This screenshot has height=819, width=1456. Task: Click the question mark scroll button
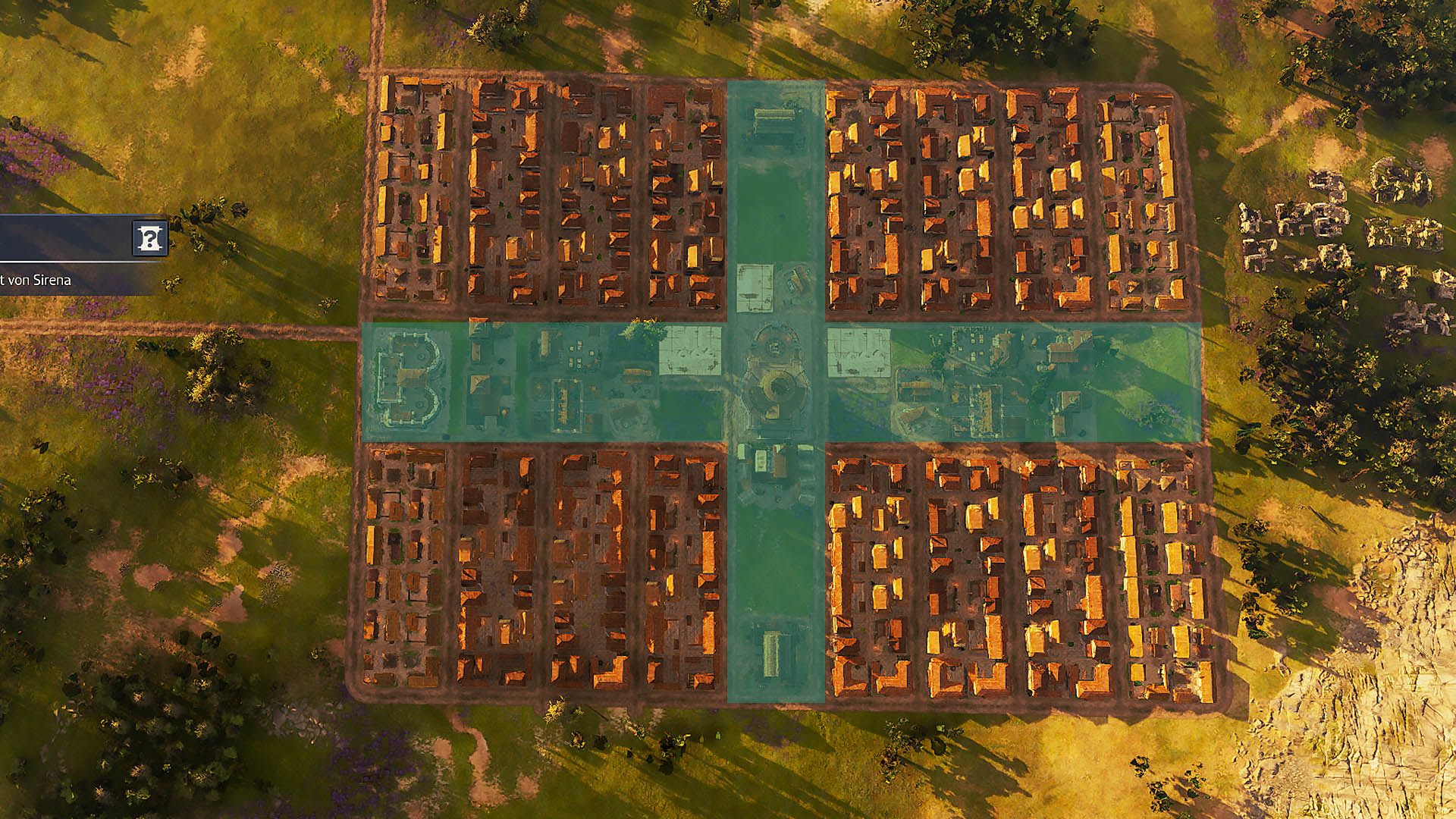pos(149,238)
